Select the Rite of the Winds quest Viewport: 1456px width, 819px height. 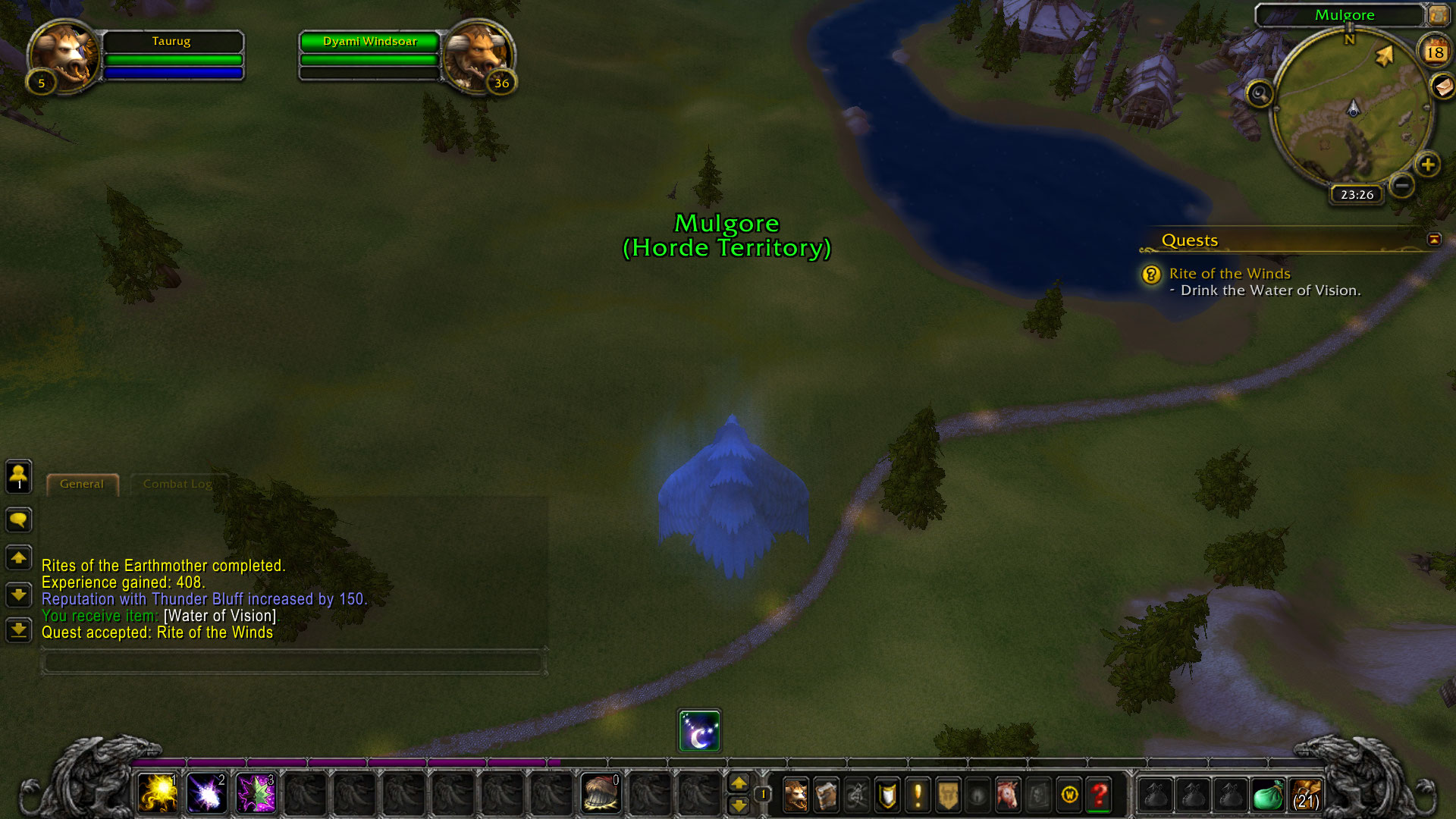tap(1229, 274)
